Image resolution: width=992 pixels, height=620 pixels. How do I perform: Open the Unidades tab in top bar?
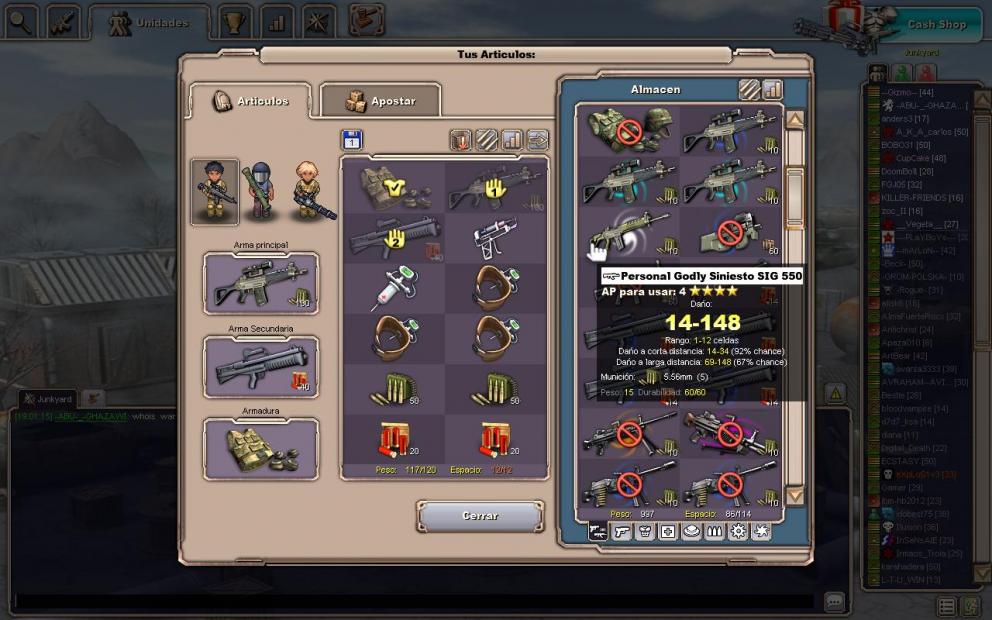(x=148, y=22)
